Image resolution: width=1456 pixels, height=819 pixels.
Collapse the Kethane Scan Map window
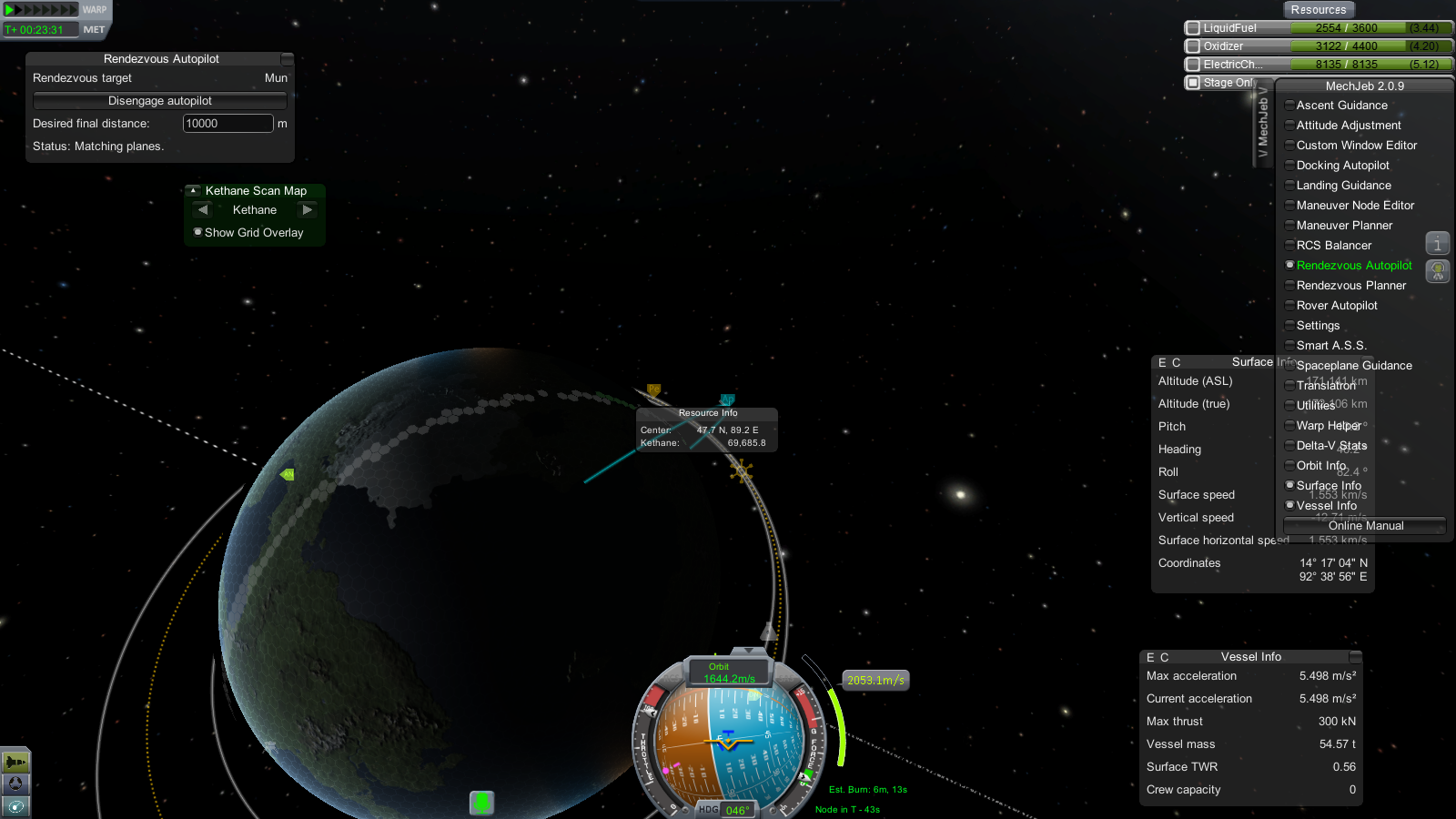pos(193,191)
